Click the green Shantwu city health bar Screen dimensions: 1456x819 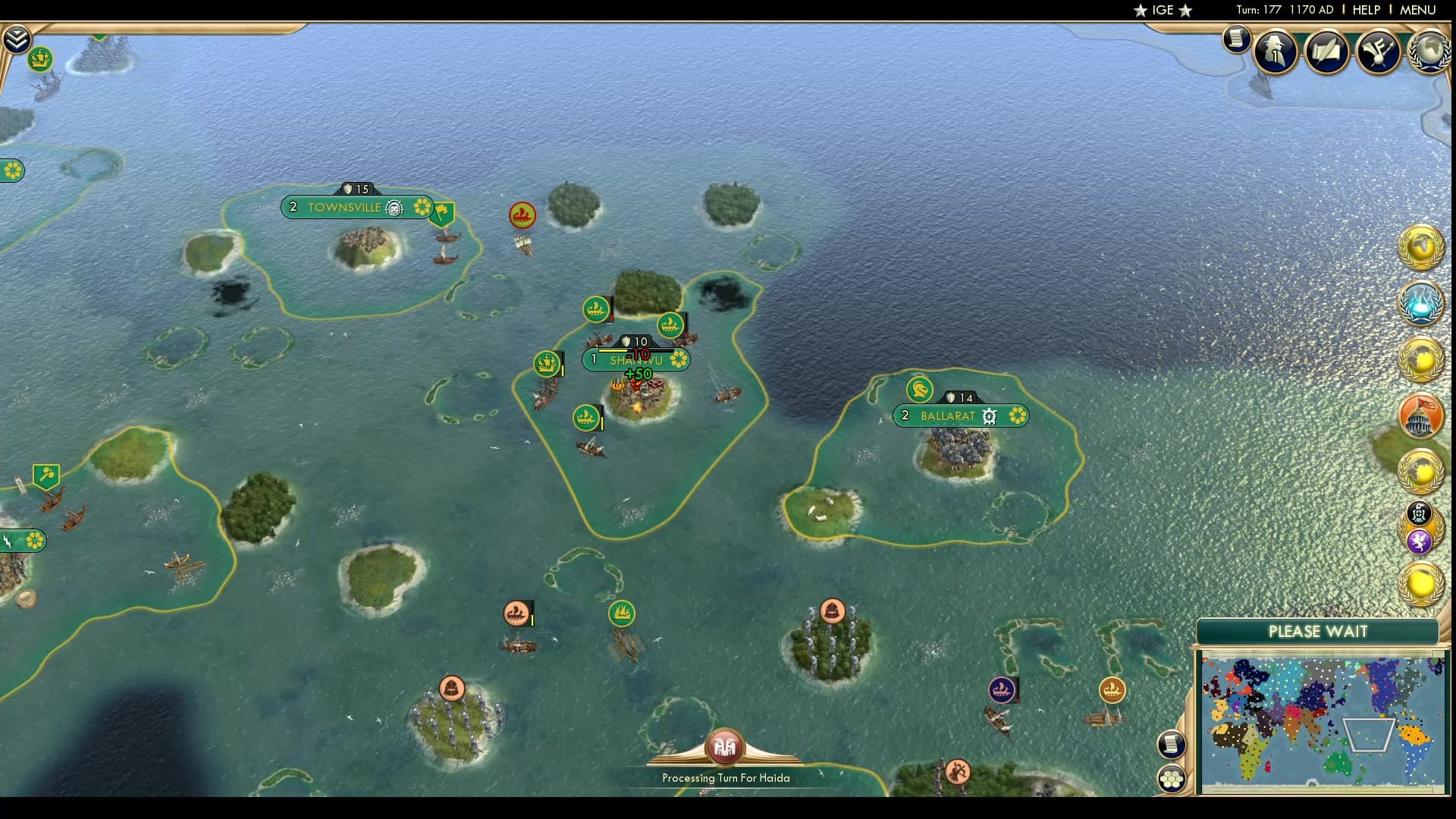[x=637, y=352]
